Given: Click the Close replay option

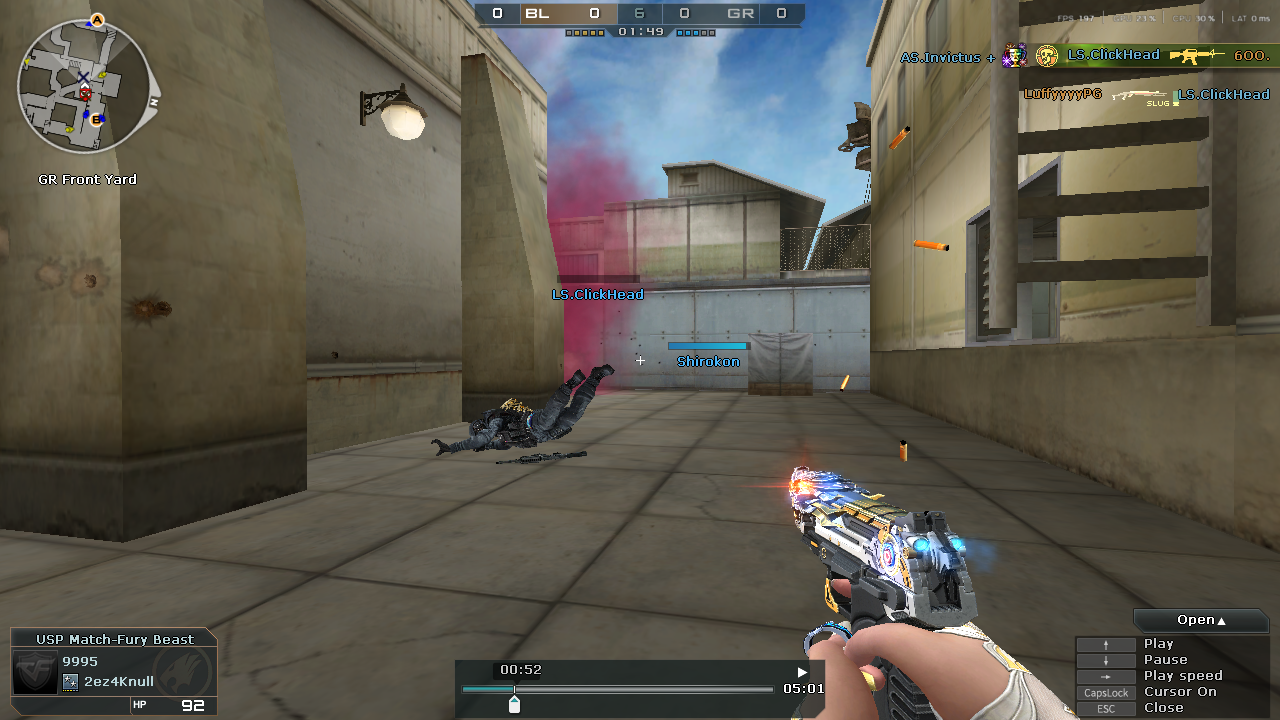Looking at the screenshot, I should (x=1163, y=707).
